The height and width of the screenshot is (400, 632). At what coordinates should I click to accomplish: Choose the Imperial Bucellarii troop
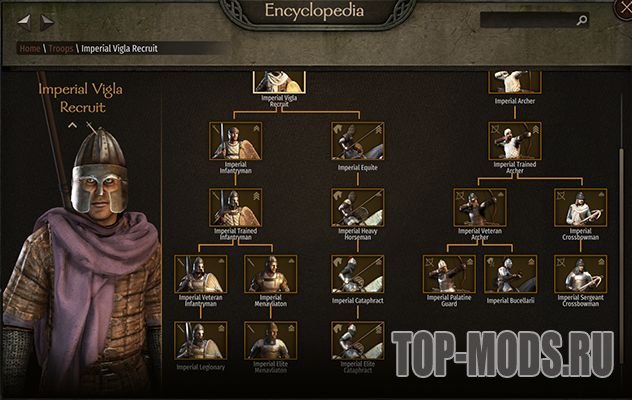point(510,273)
